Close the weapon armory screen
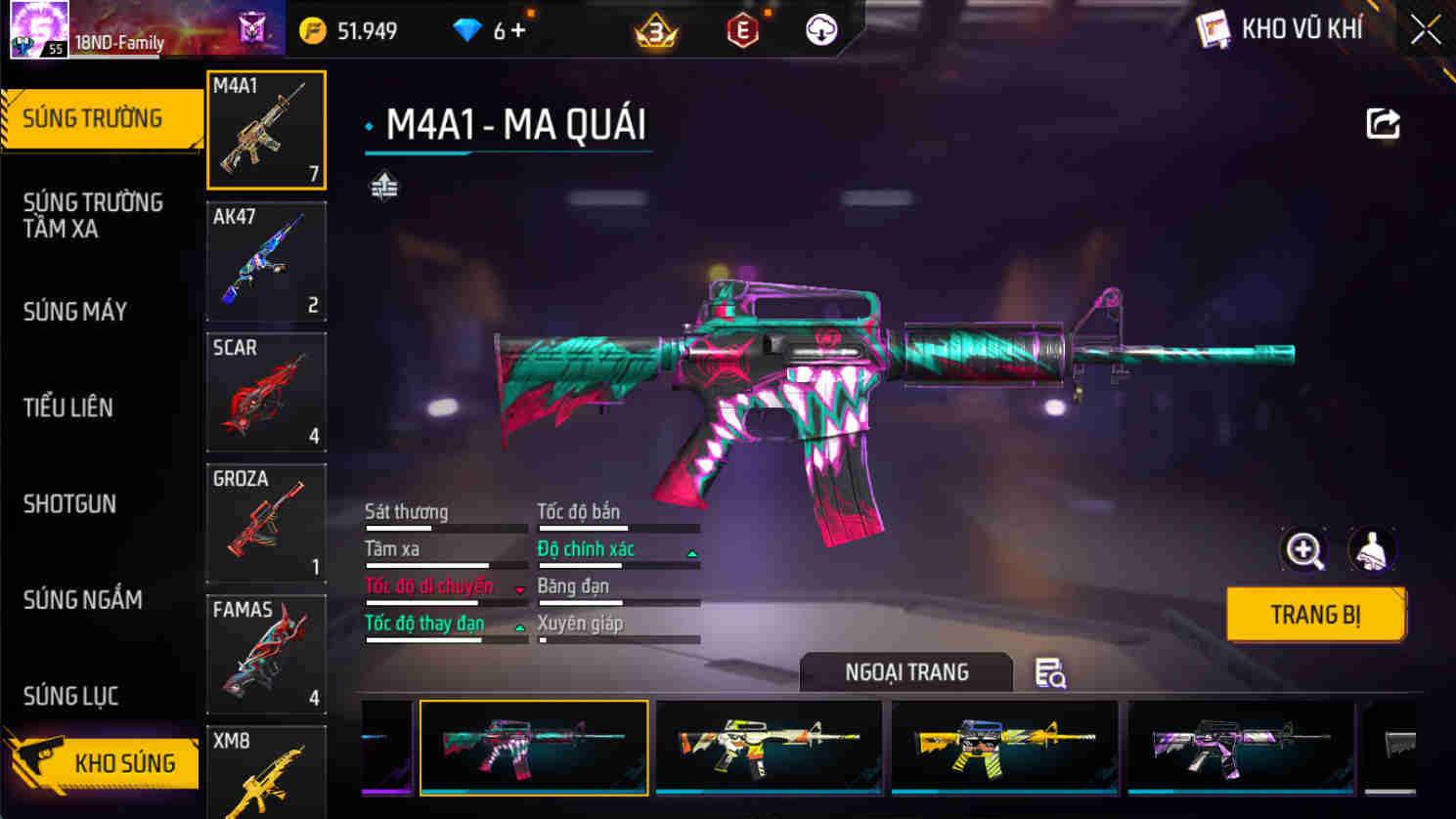 click(x=1425, y=30)
